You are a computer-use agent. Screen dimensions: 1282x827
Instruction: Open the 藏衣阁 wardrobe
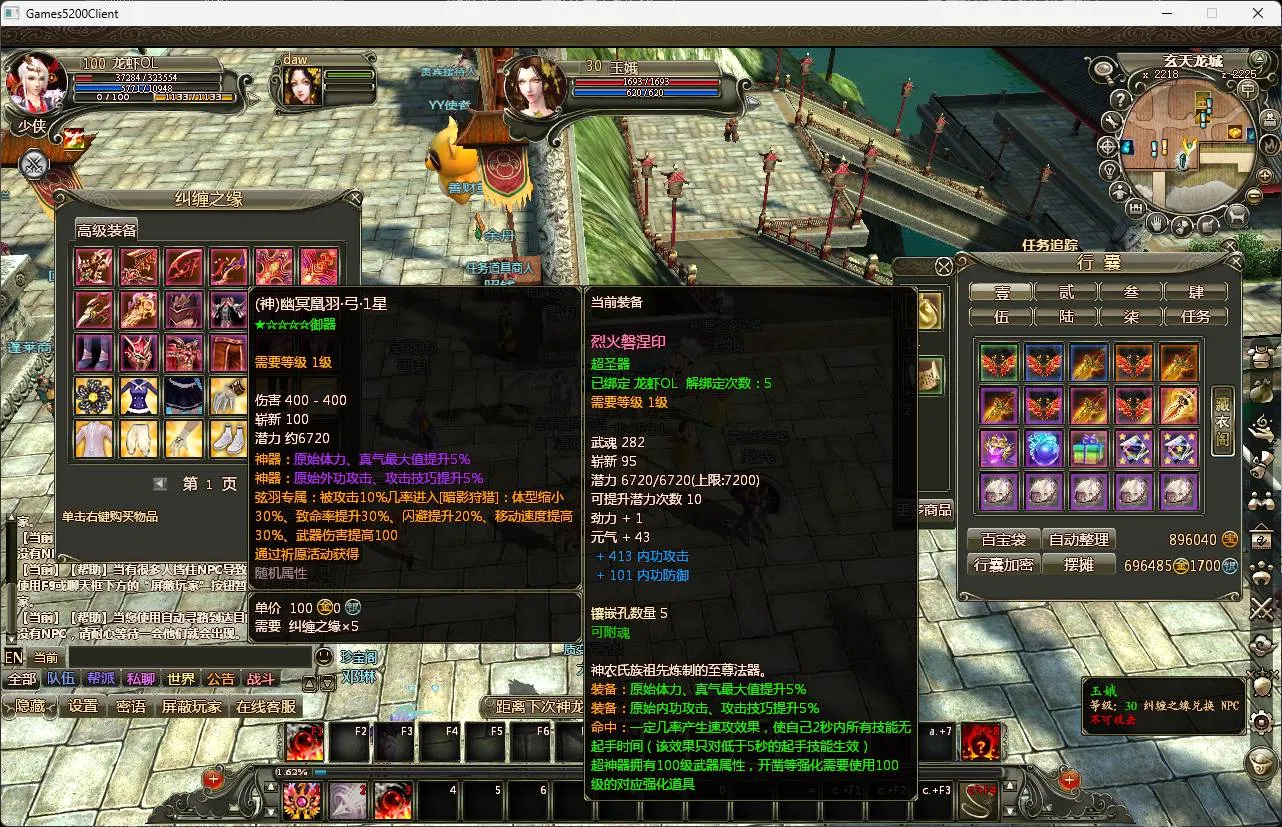coord(1222,421)
